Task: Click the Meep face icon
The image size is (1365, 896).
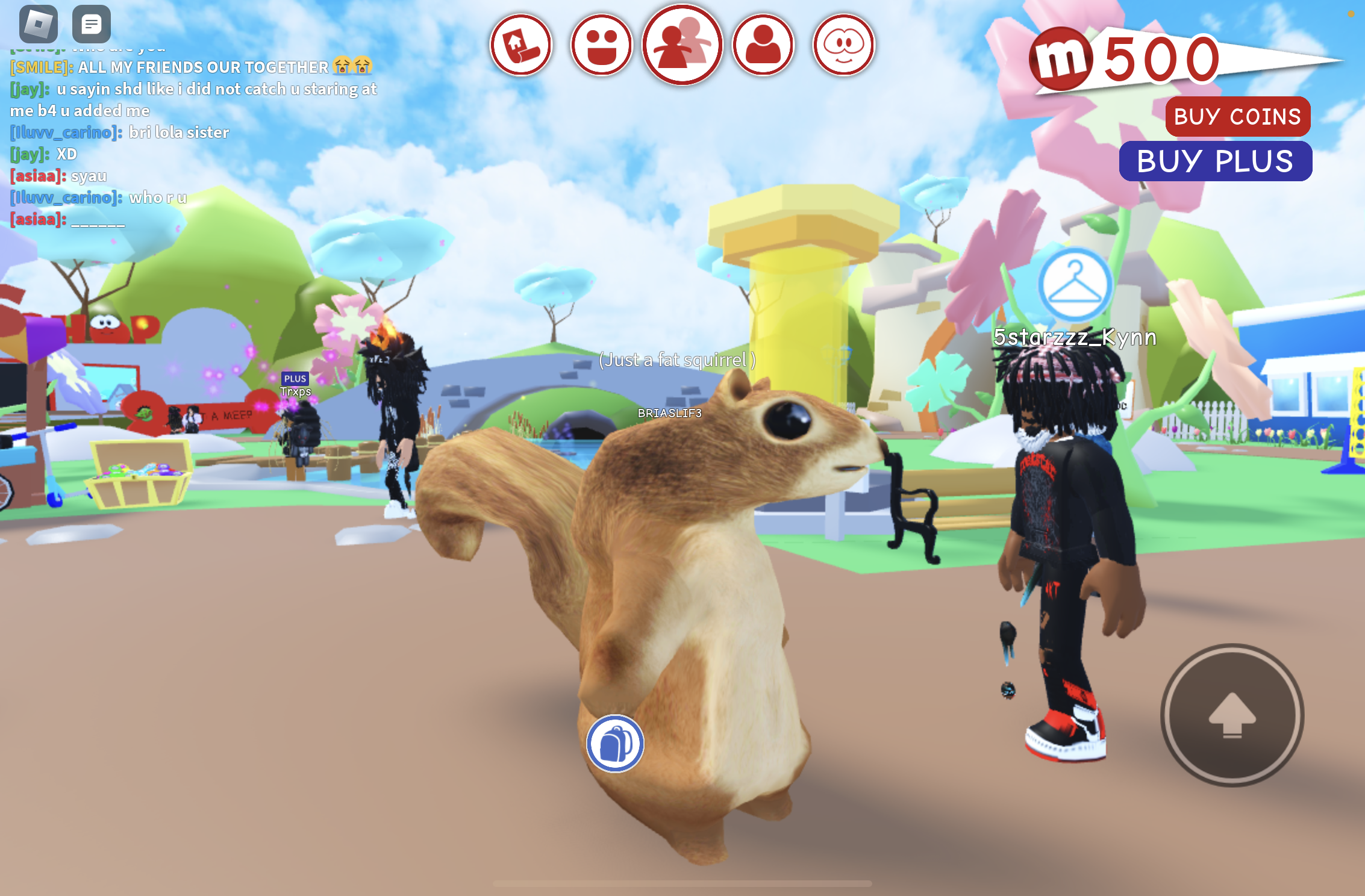Action: click(x=843, y=45)
